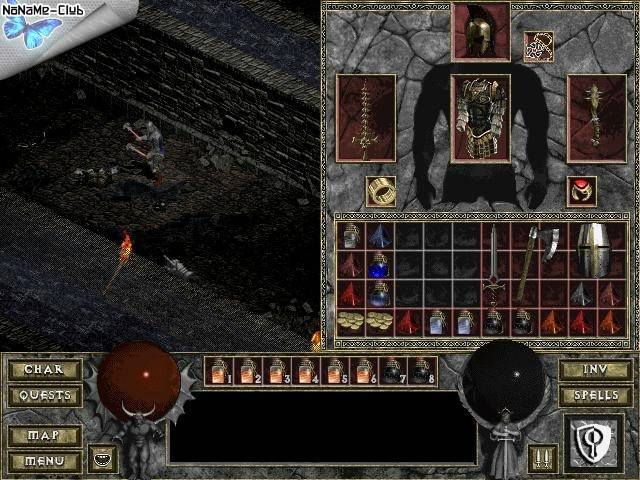640x480 pixels.
Task: Click the talk mouth icon button
Action: (102, 460)
